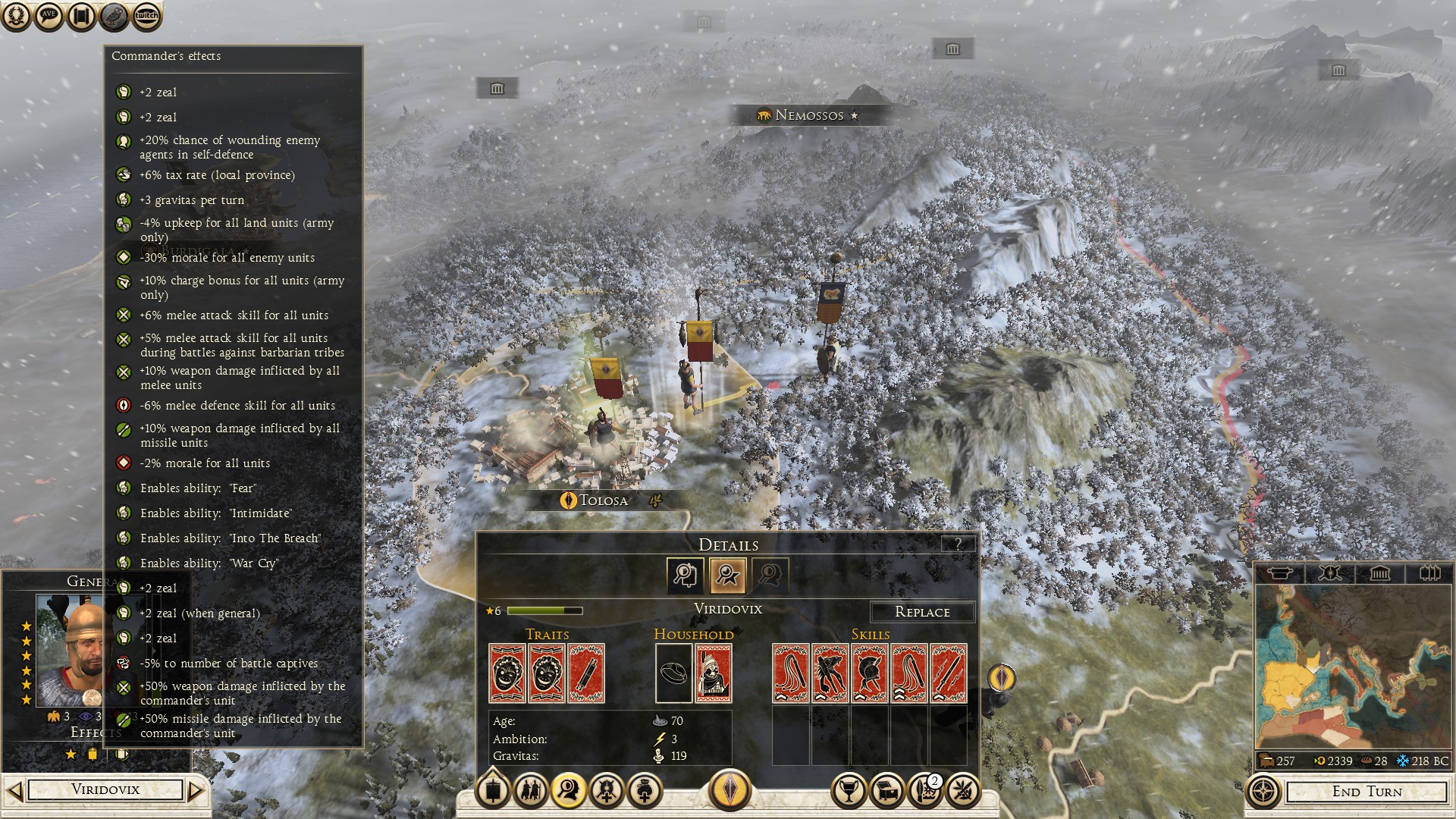This screenshot has width=1456, height=819.
Task: Select the scroll trait card
Action: [586, 673]
